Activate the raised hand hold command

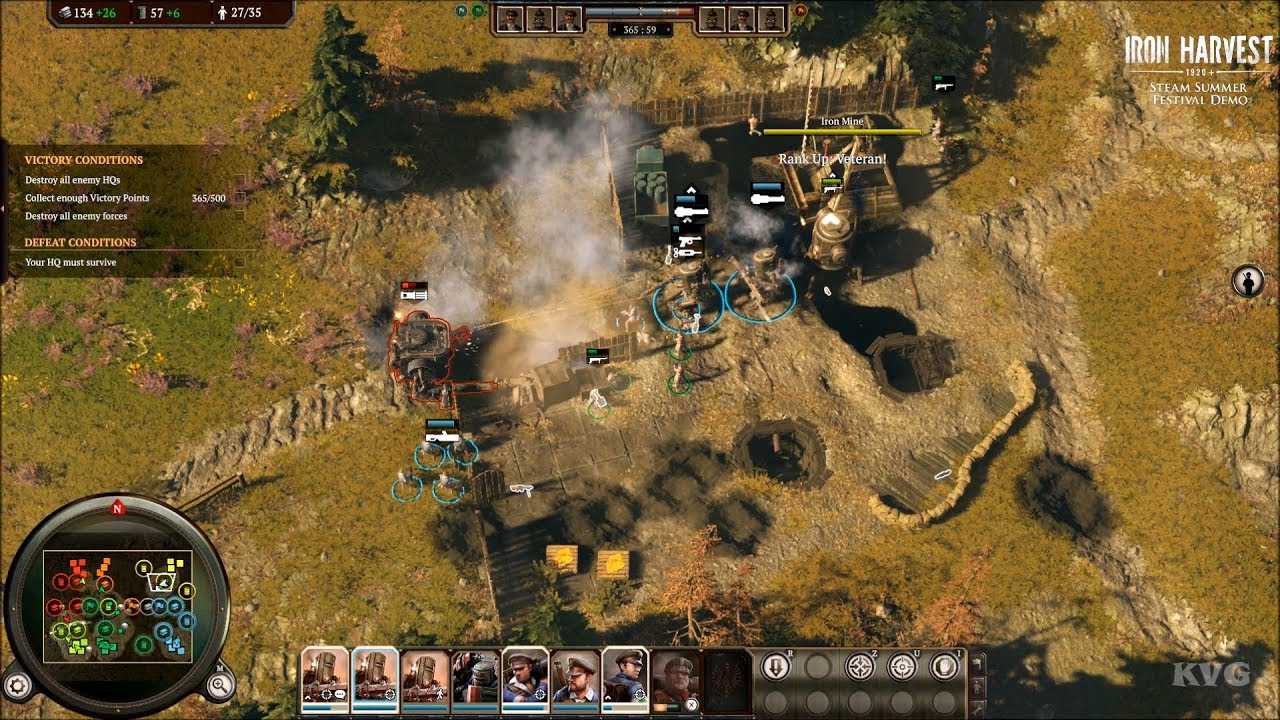point(944,667)
